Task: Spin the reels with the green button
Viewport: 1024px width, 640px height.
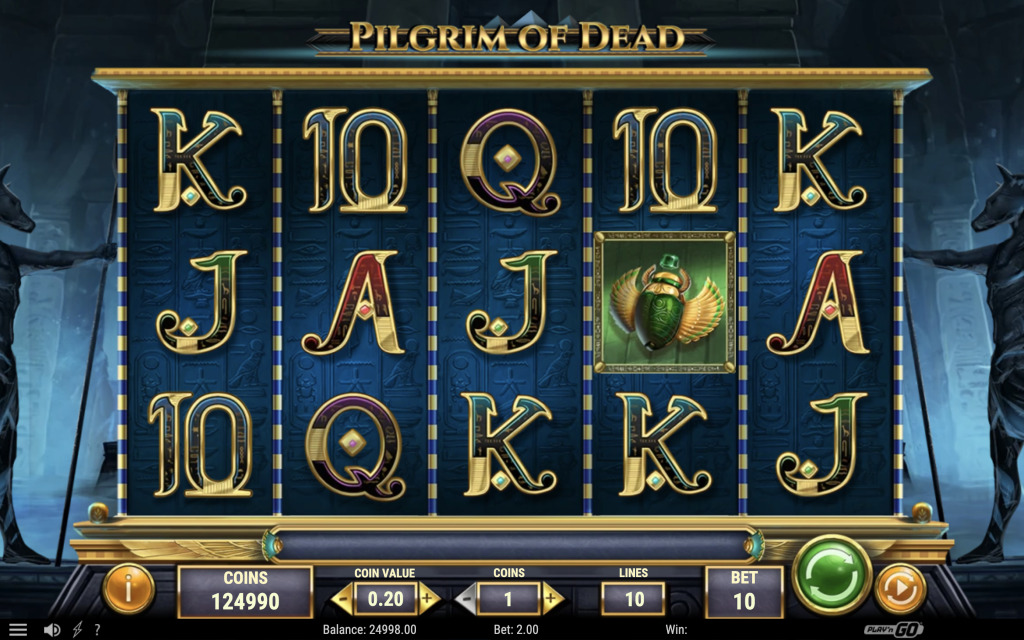Action: [831, 575]
